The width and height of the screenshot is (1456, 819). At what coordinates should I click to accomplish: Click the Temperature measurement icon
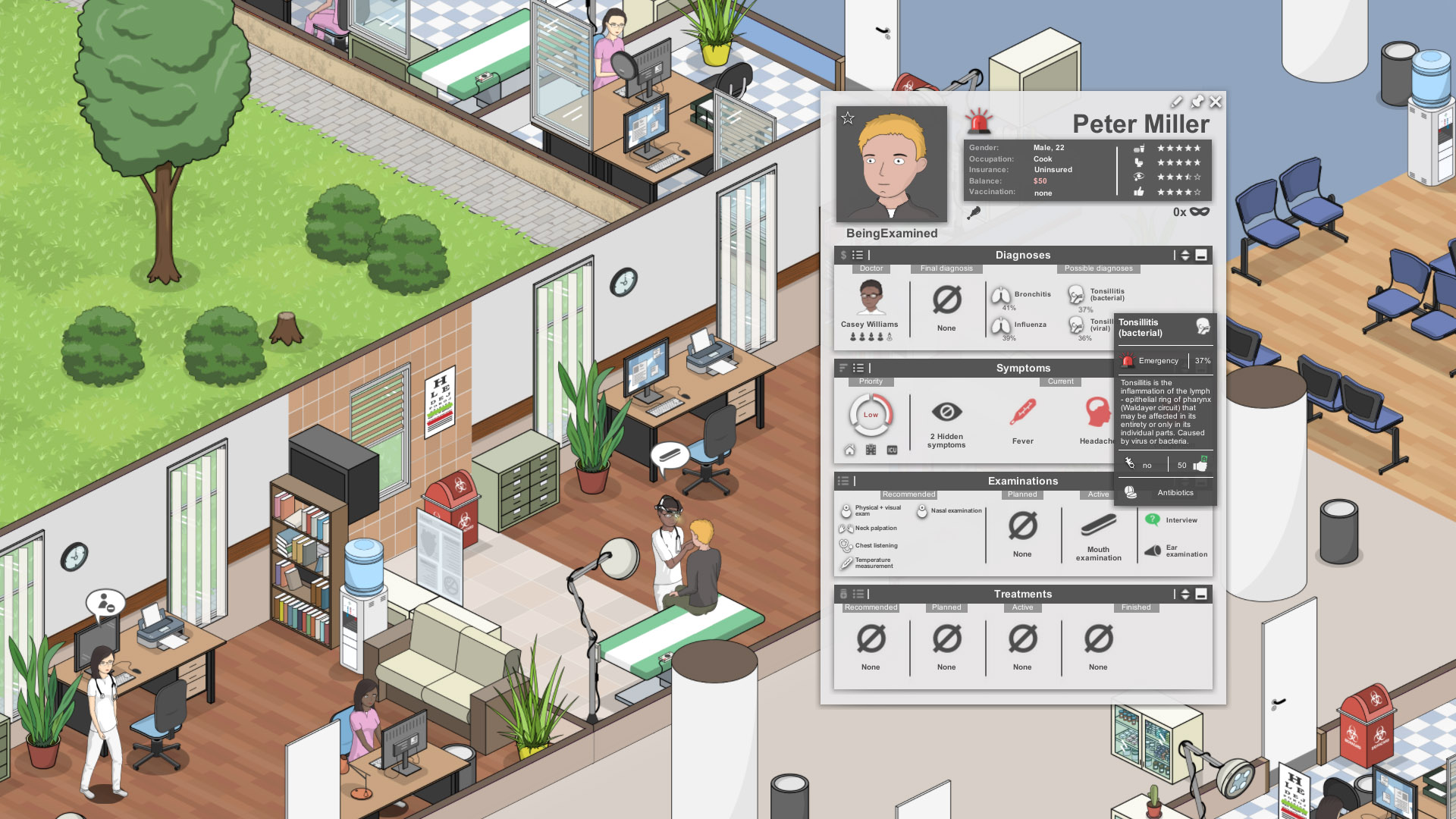click(x=847, y=561)
